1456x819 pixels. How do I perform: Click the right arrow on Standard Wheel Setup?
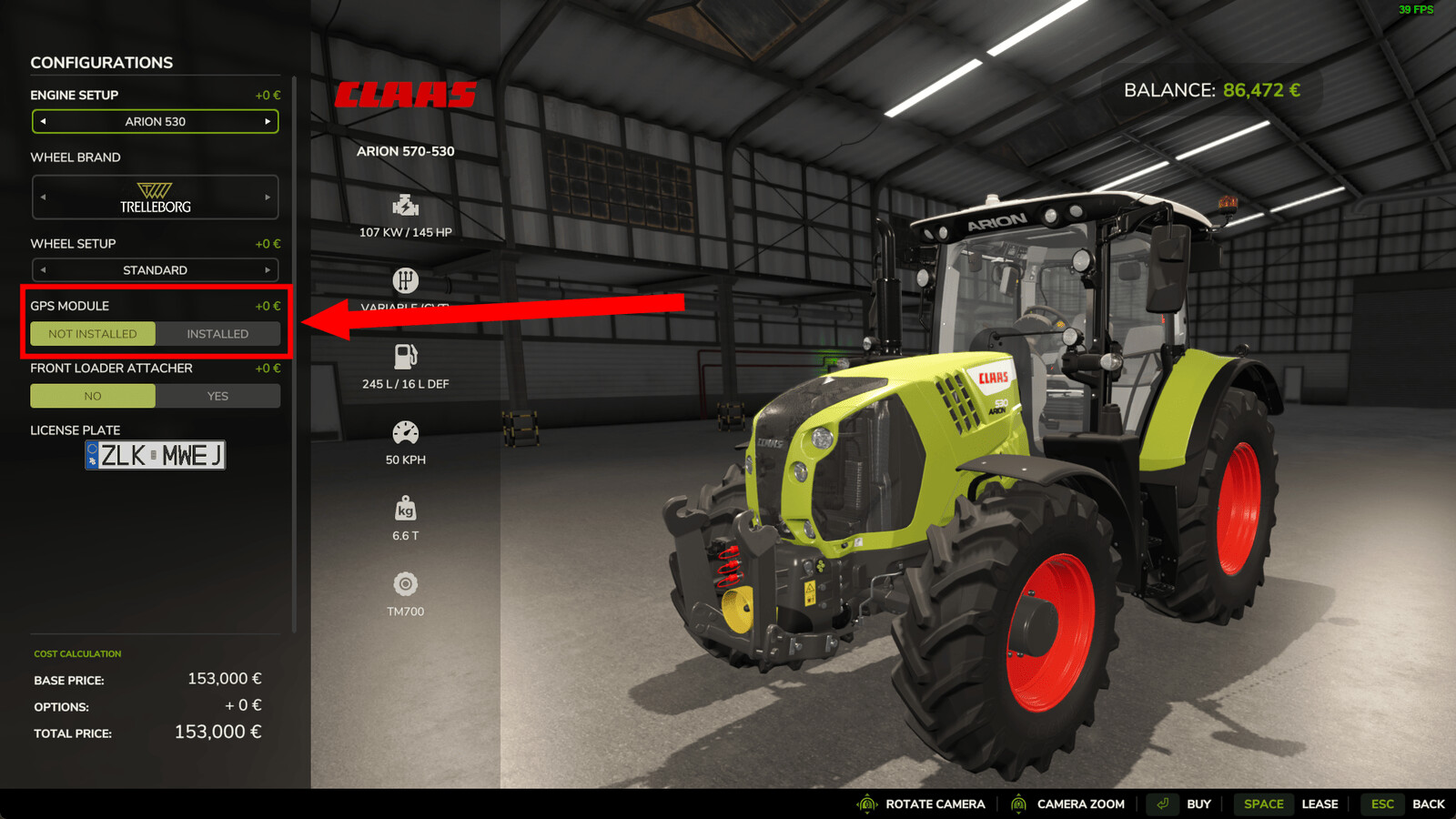[x=268, y=269]
